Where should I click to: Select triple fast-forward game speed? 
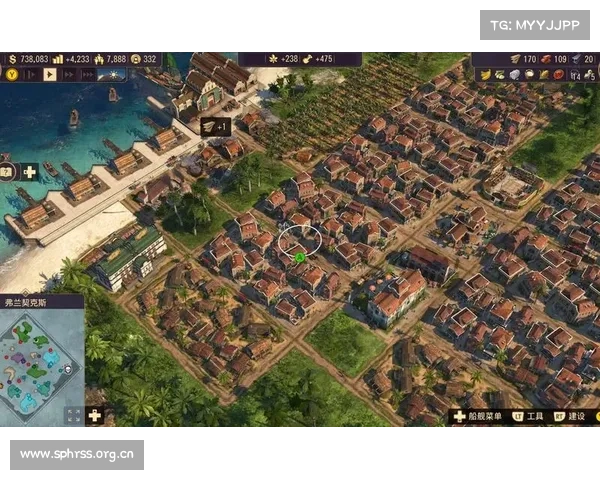point(87,74)
